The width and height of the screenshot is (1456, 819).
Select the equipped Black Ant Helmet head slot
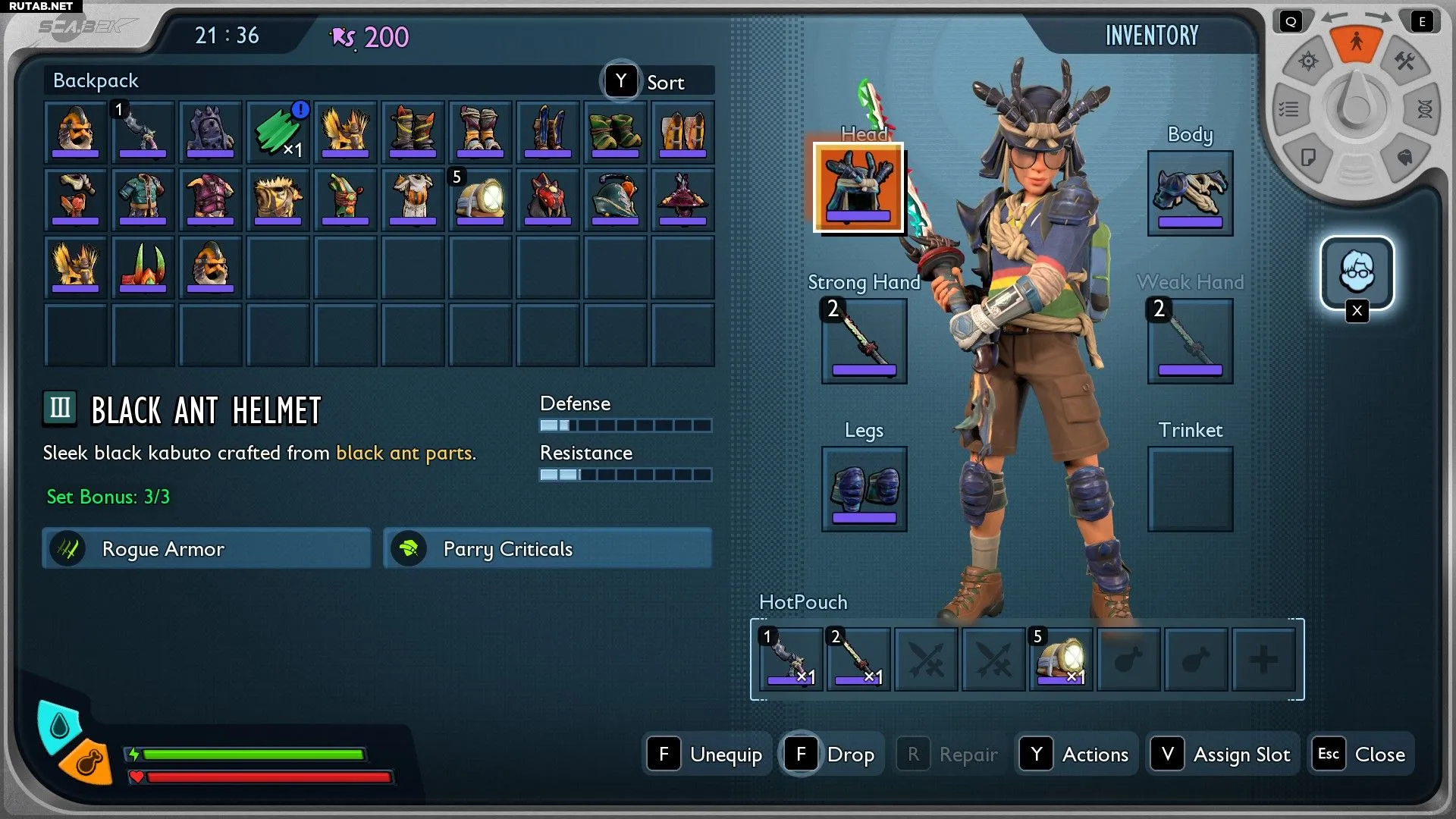(x=858, y=187)
